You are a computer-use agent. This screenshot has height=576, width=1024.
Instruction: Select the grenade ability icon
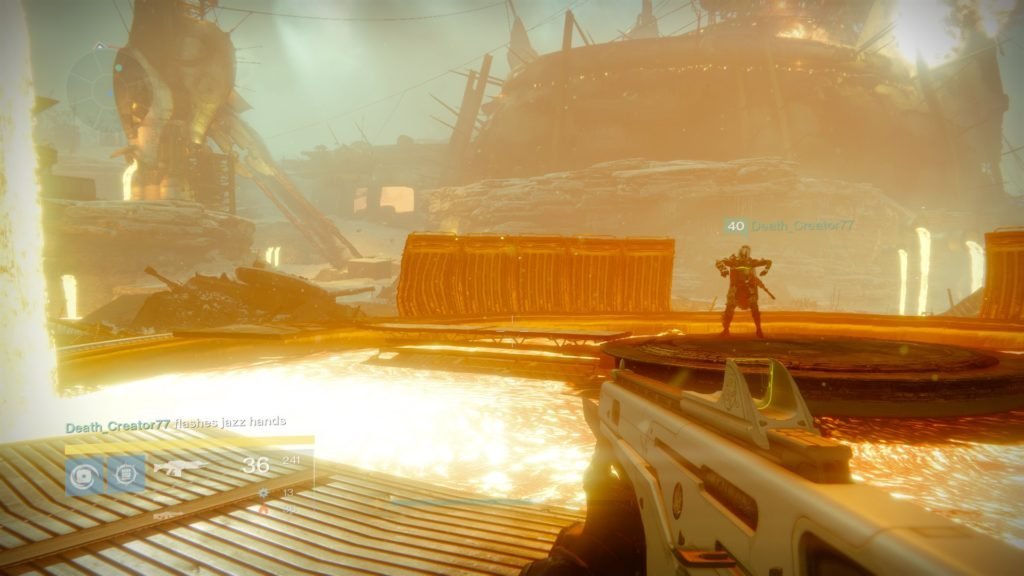(83, 473)
